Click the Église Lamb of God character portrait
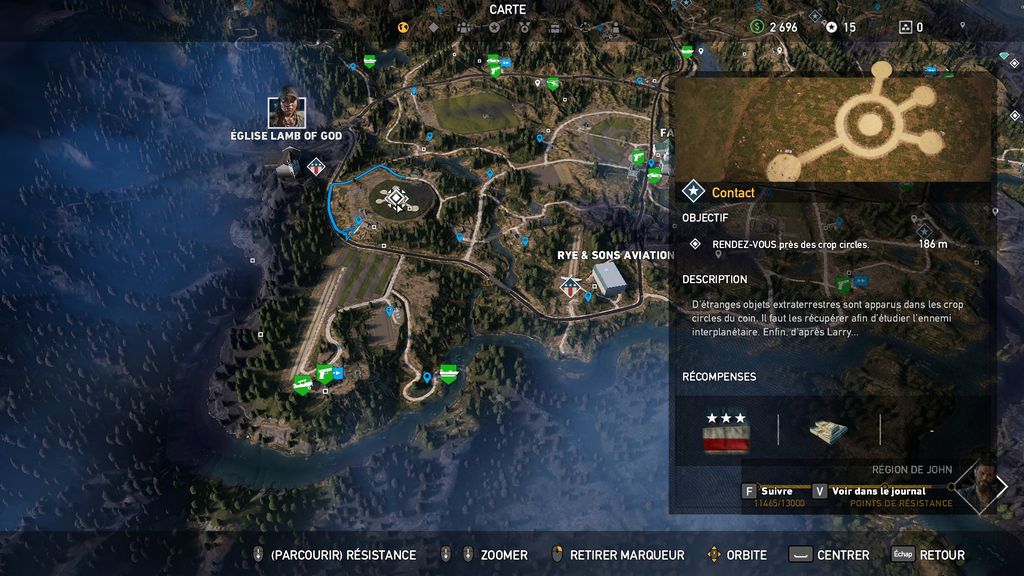The width and height of the screenshot is (1024, 576). pos(287,108)
